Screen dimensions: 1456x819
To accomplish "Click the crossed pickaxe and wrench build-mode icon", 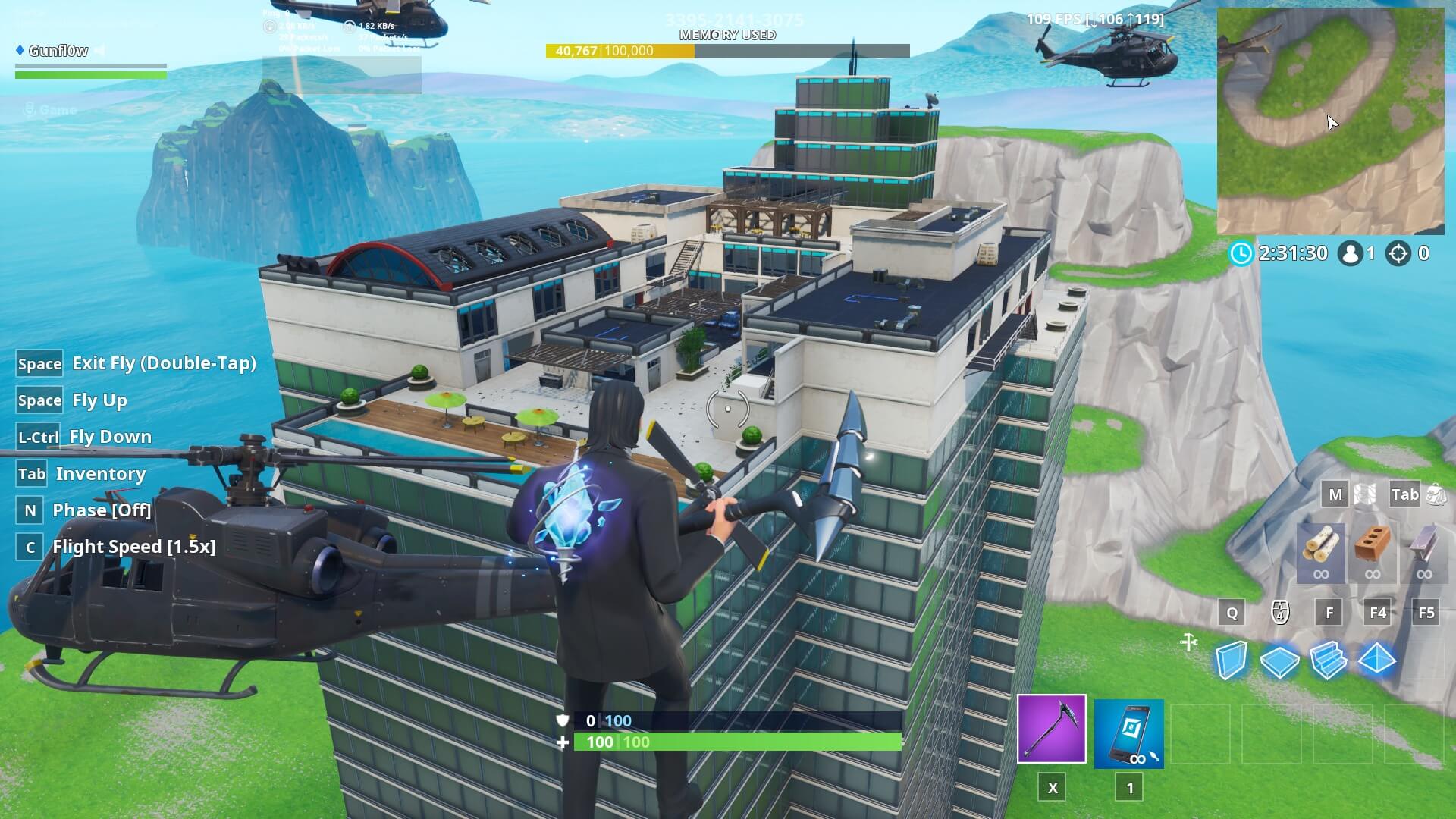I will [x=1189, y=643].
